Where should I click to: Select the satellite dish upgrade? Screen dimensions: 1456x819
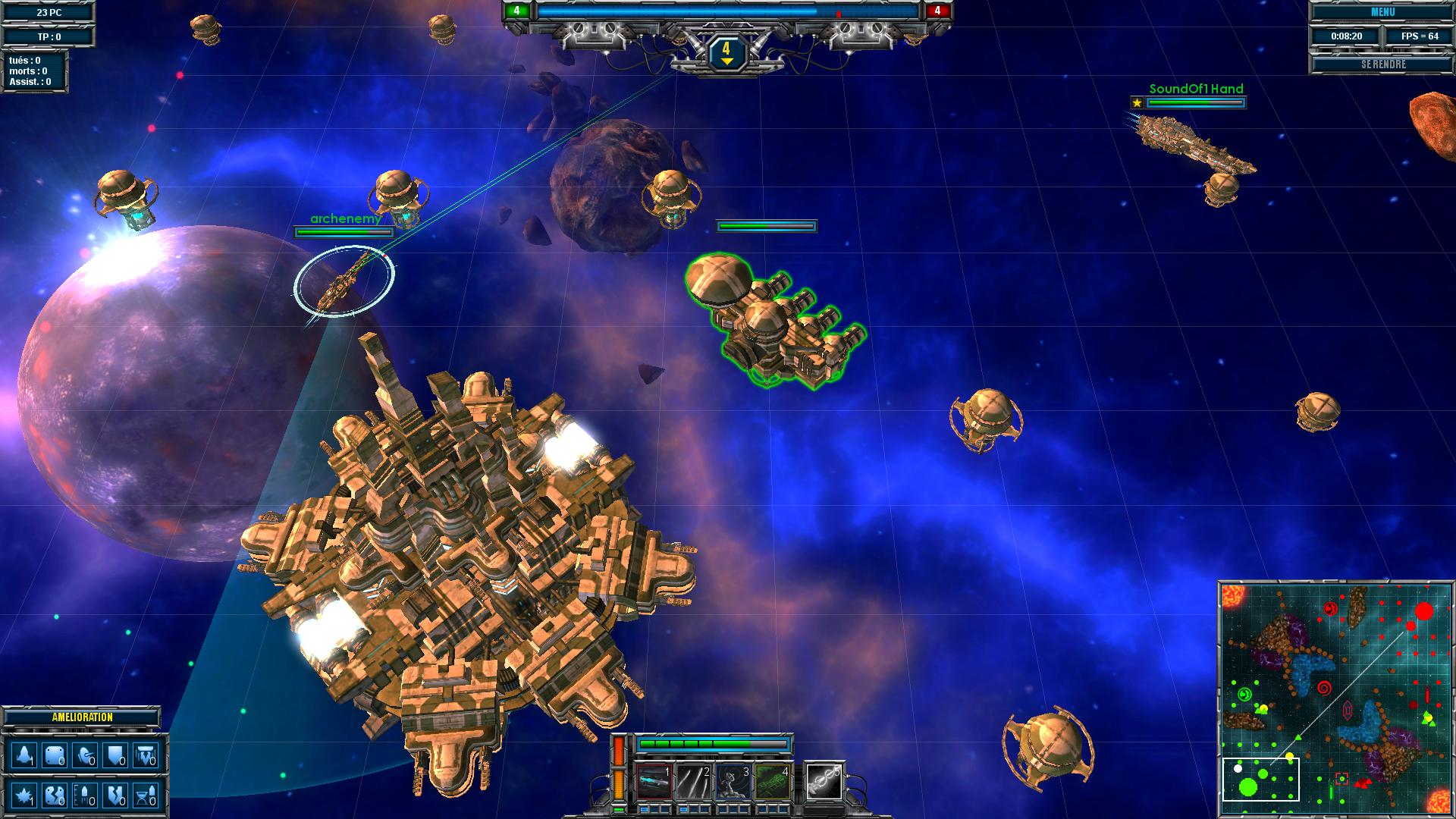(x=85, y=756)
